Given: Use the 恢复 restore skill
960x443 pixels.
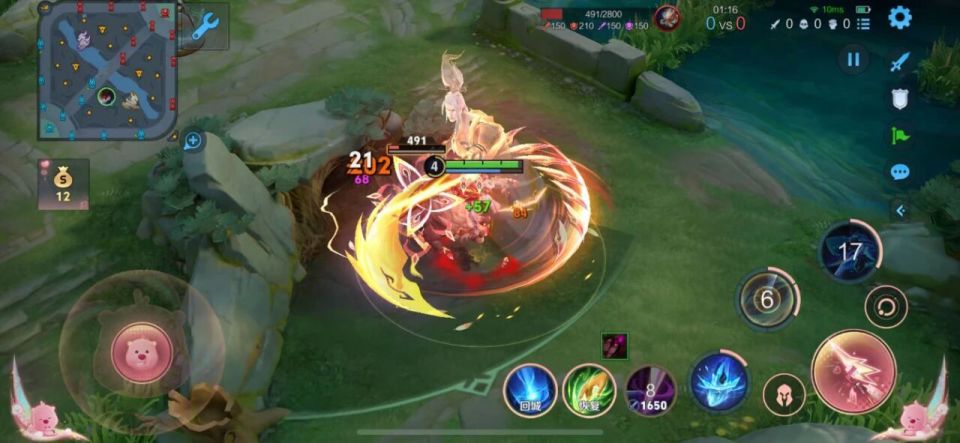Looking at the screenshot, I should (x=589, y=389).
